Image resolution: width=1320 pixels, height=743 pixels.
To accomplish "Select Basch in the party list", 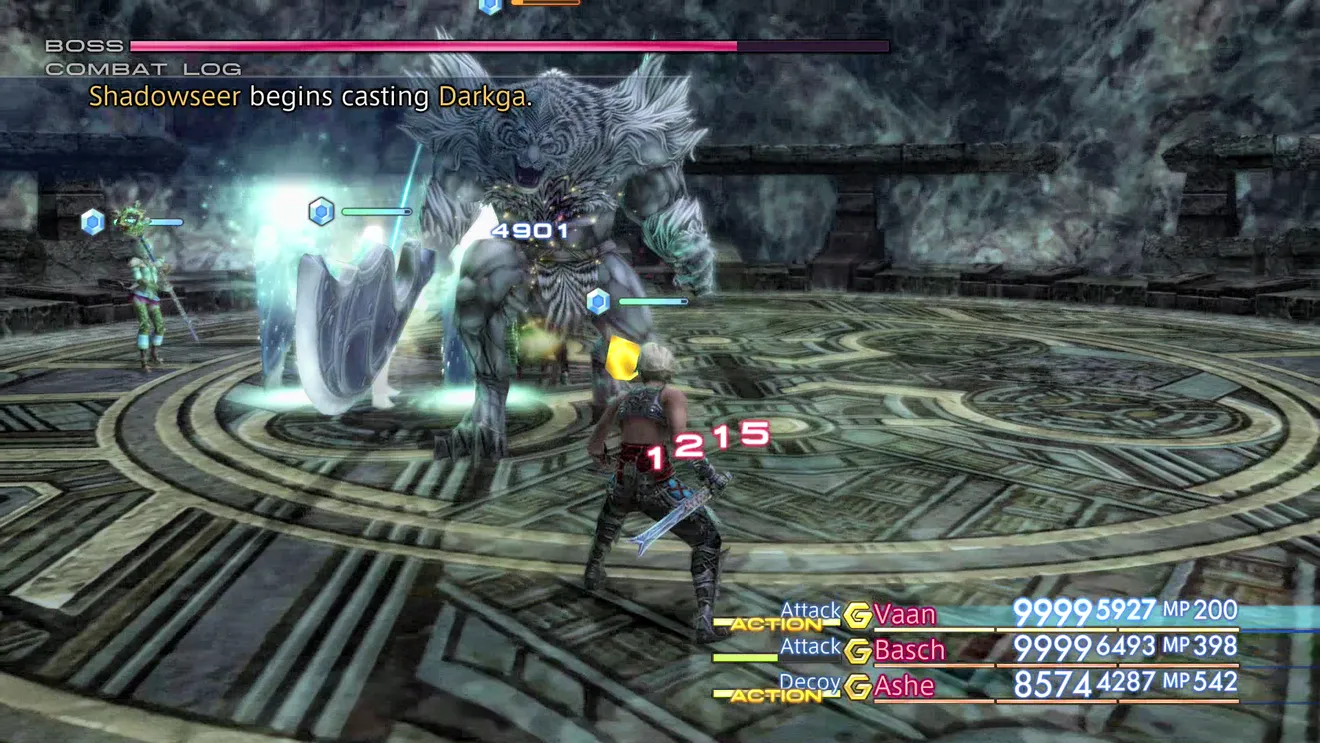I will 909,650.
